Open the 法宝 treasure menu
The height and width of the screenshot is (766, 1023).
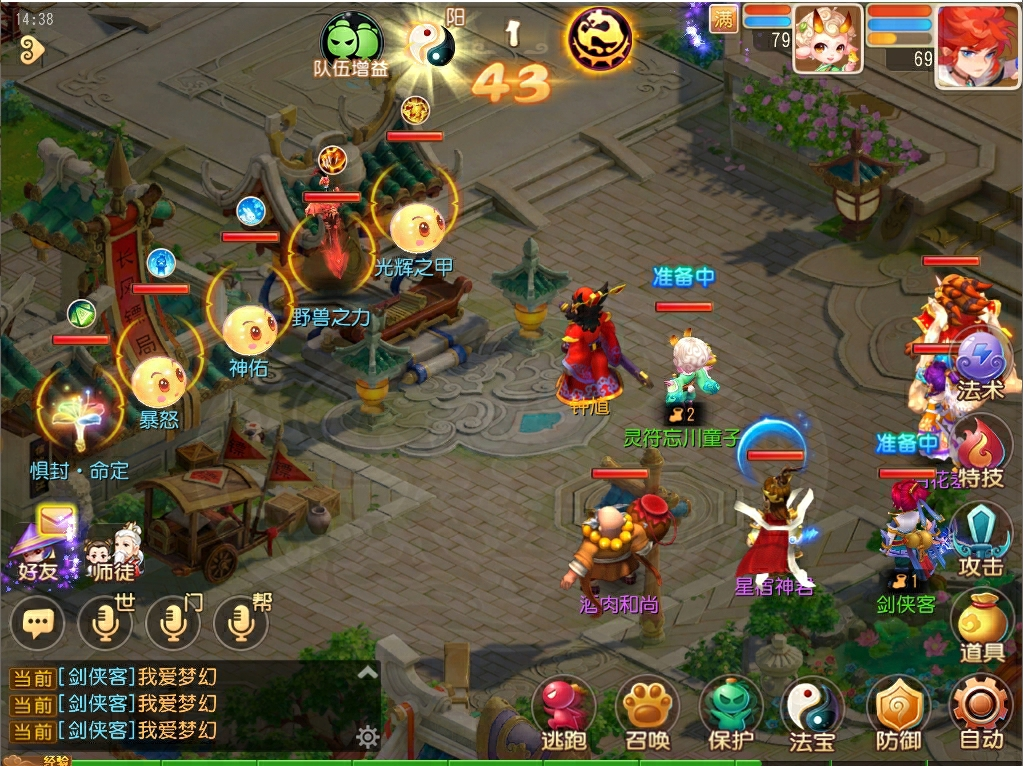coord(812,712)
